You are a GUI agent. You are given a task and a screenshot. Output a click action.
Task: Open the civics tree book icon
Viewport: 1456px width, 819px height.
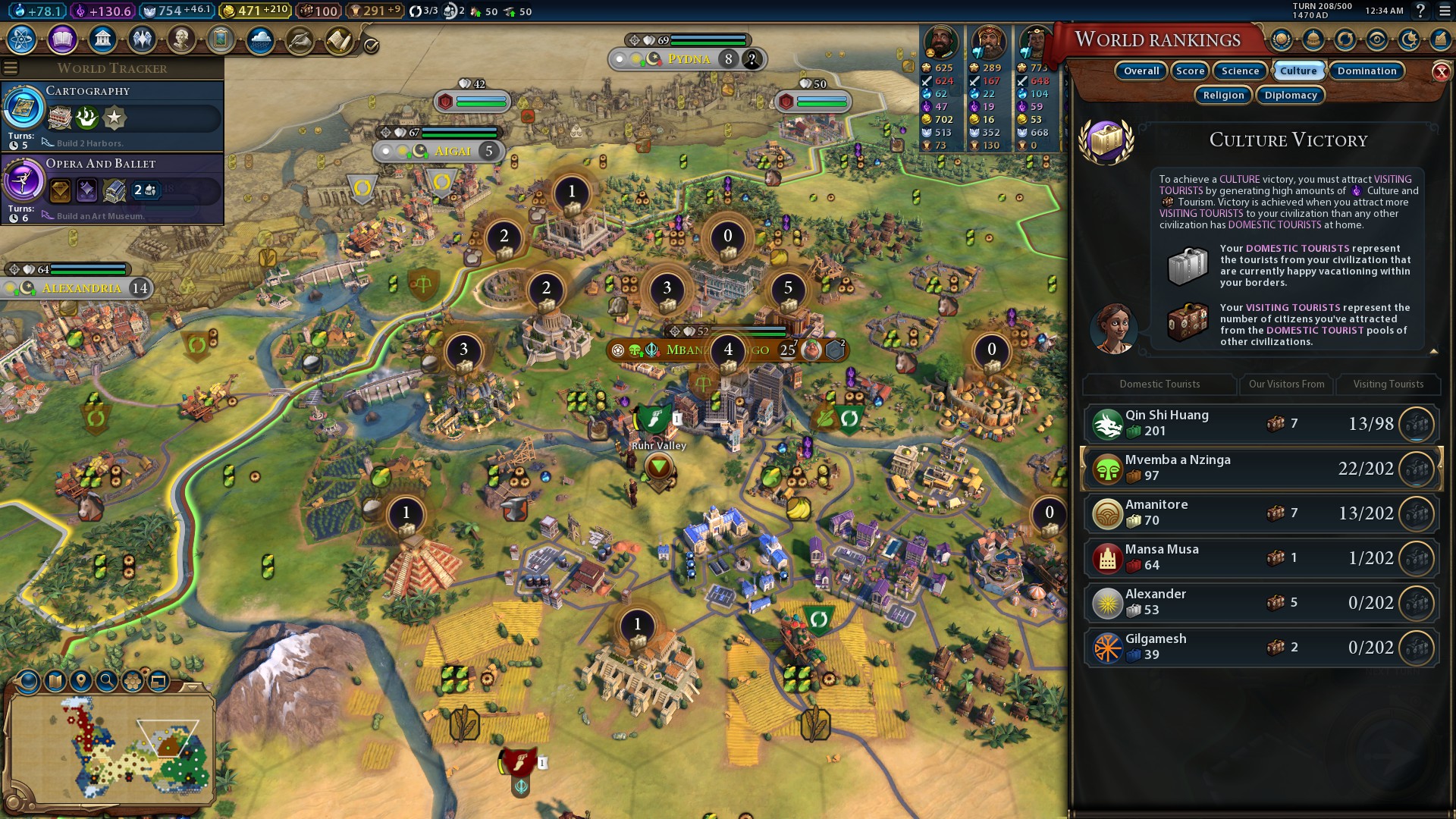(x=62, y=39)
